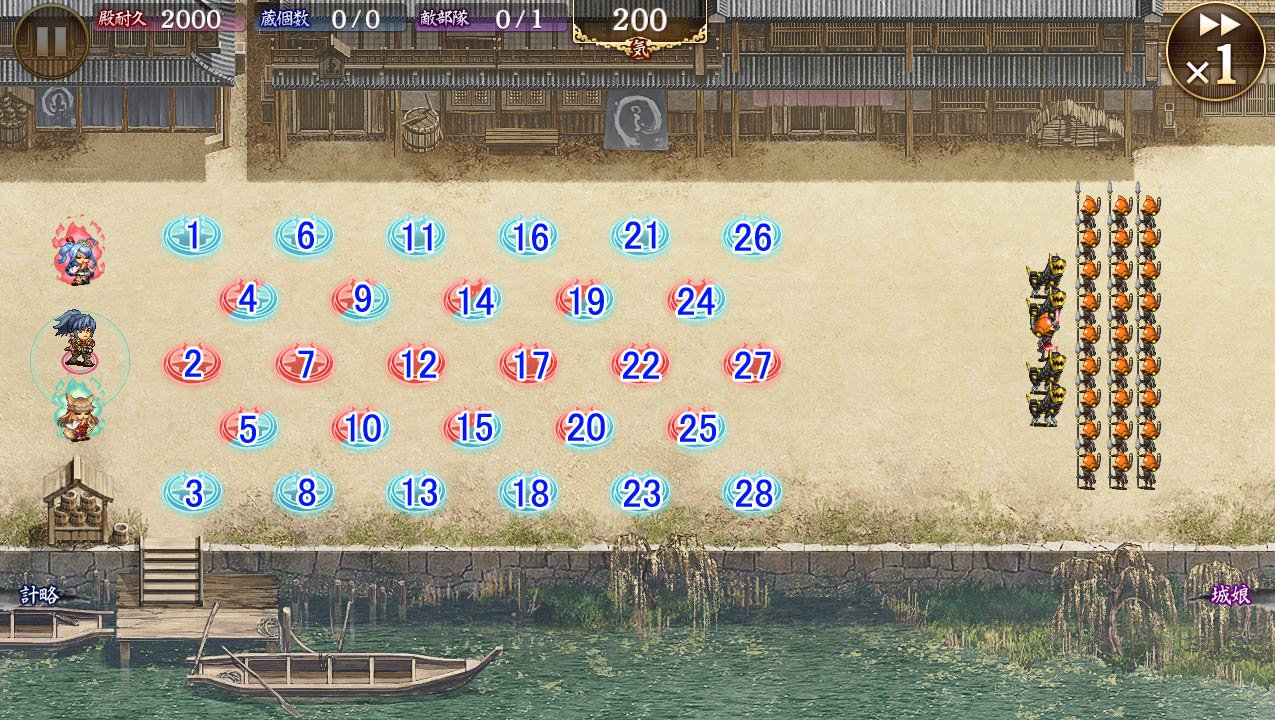1275x720 pixels.
Task: Choose deployment tile 16
Action: 529,237
